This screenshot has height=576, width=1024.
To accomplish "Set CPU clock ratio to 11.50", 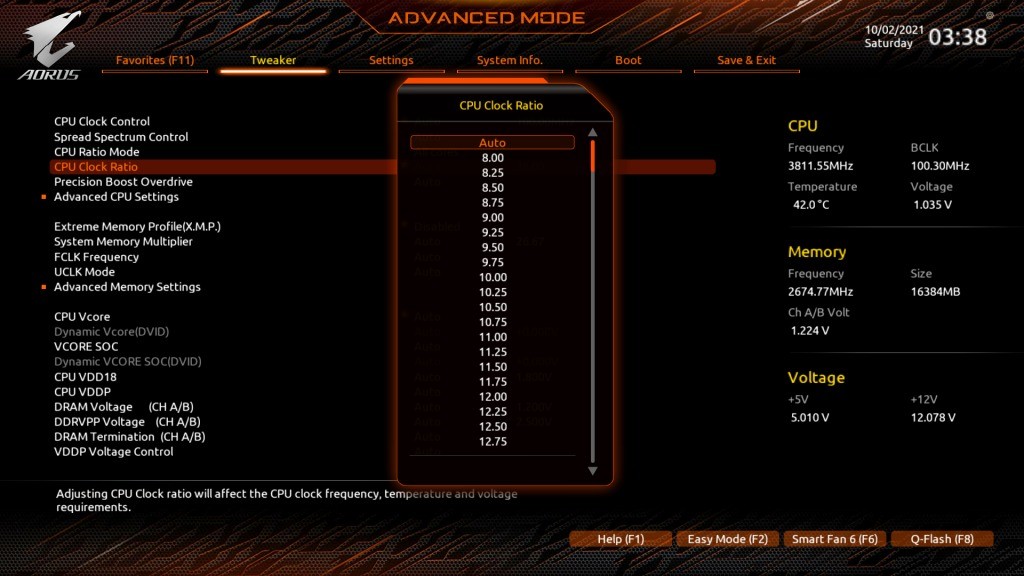I will pyautogui.click(x=492, y=367).
